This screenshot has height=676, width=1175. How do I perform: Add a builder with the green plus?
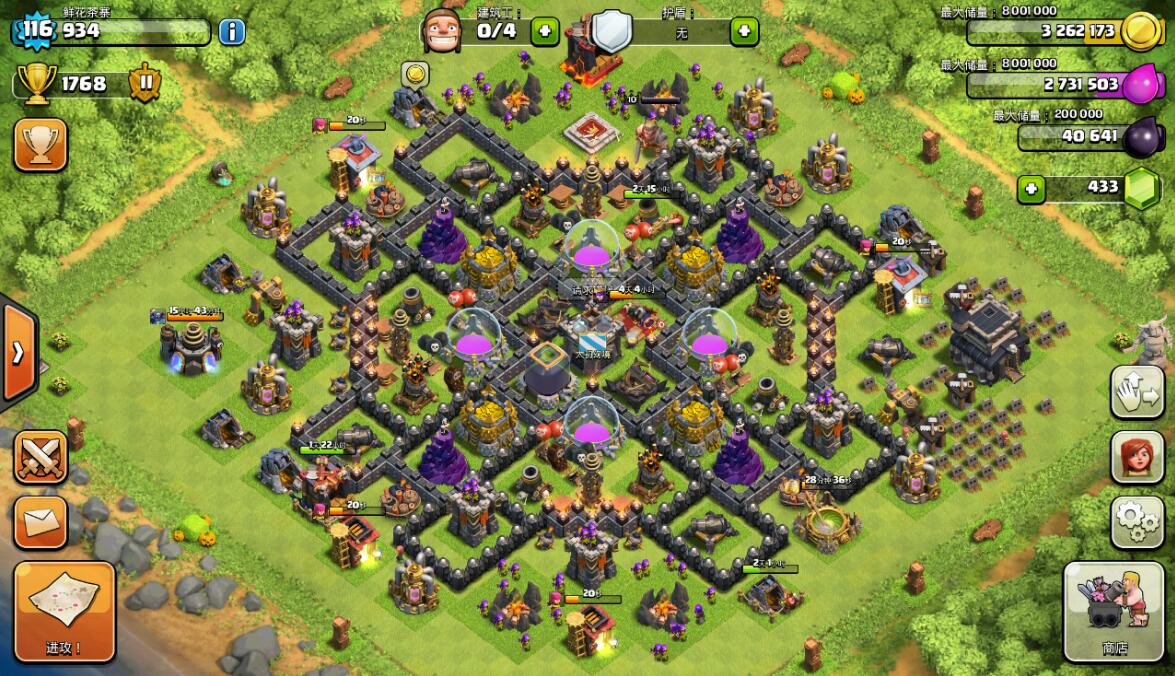pyautogui.click(x=545, y=31)
